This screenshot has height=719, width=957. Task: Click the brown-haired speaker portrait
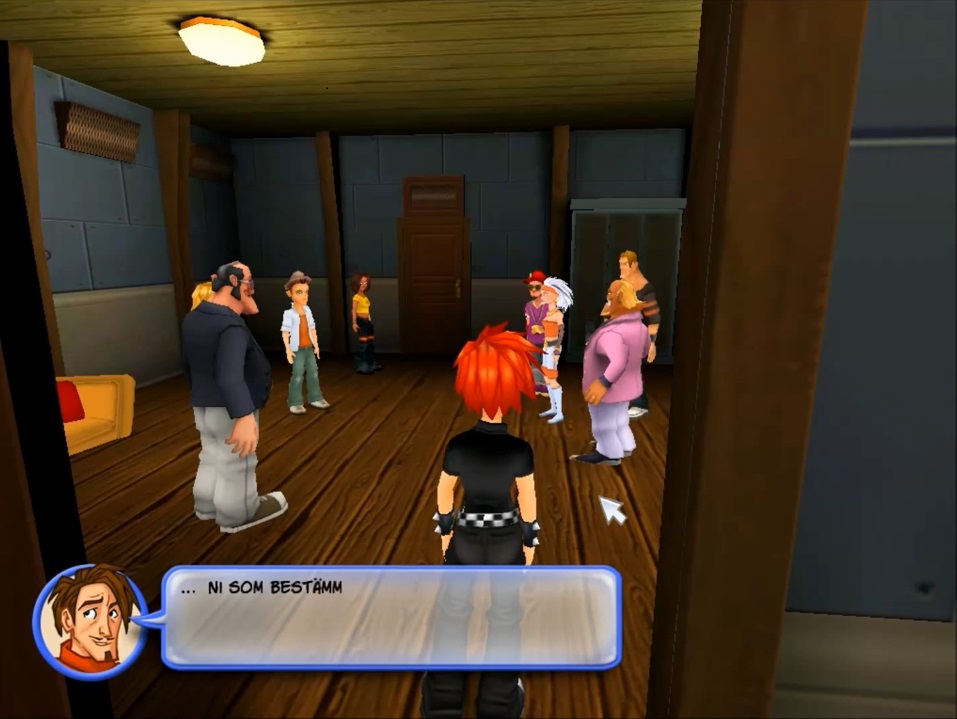[x=90, y=621]
